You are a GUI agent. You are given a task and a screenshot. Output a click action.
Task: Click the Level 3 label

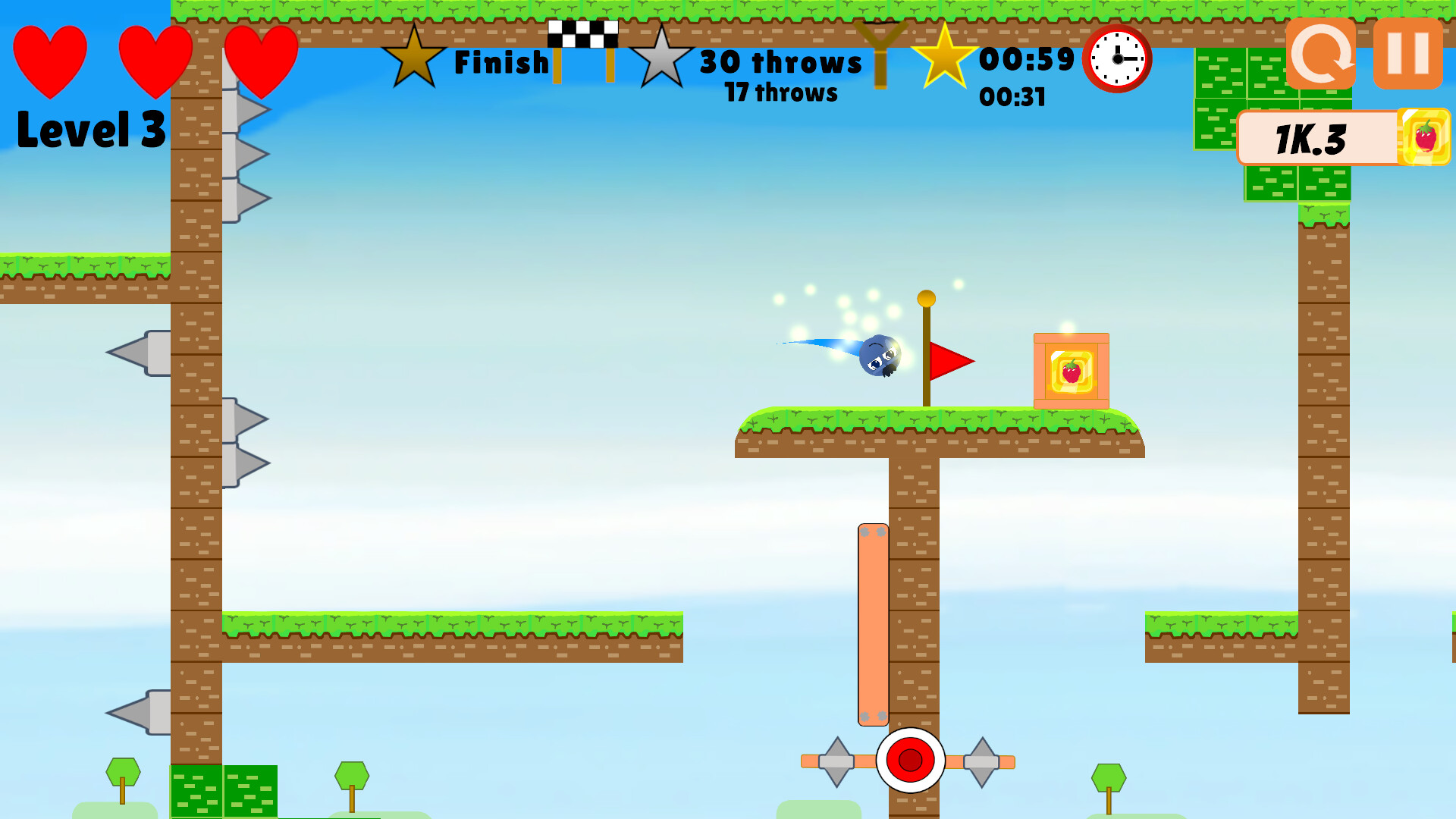pos(91,129)
